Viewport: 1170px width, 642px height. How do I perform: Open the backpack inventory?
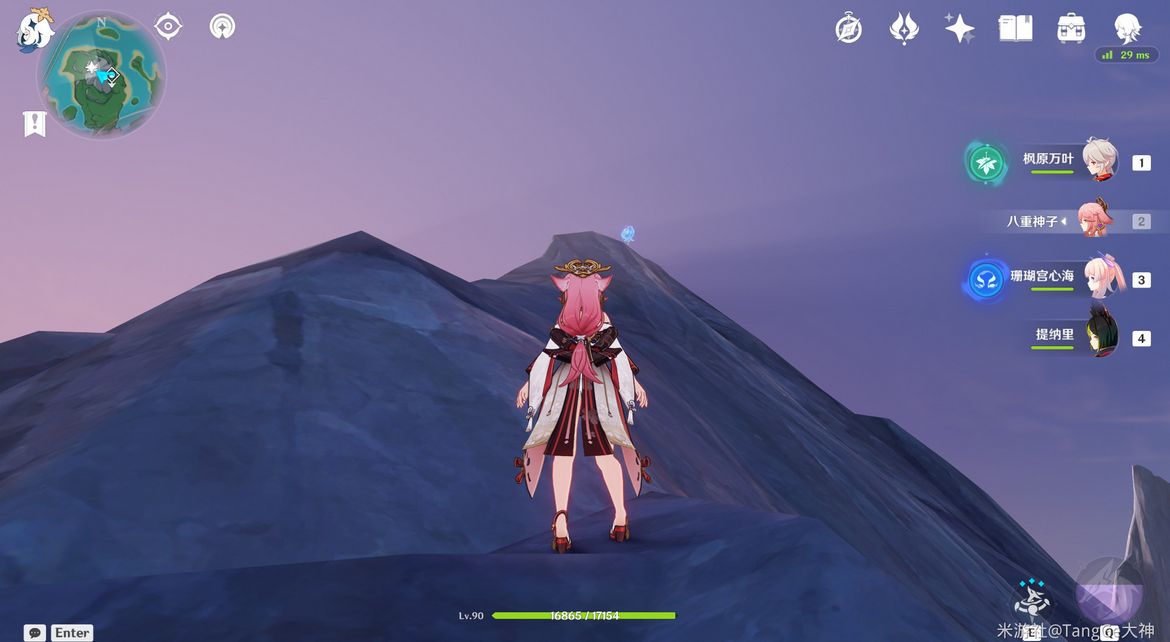click(1071, 28)
